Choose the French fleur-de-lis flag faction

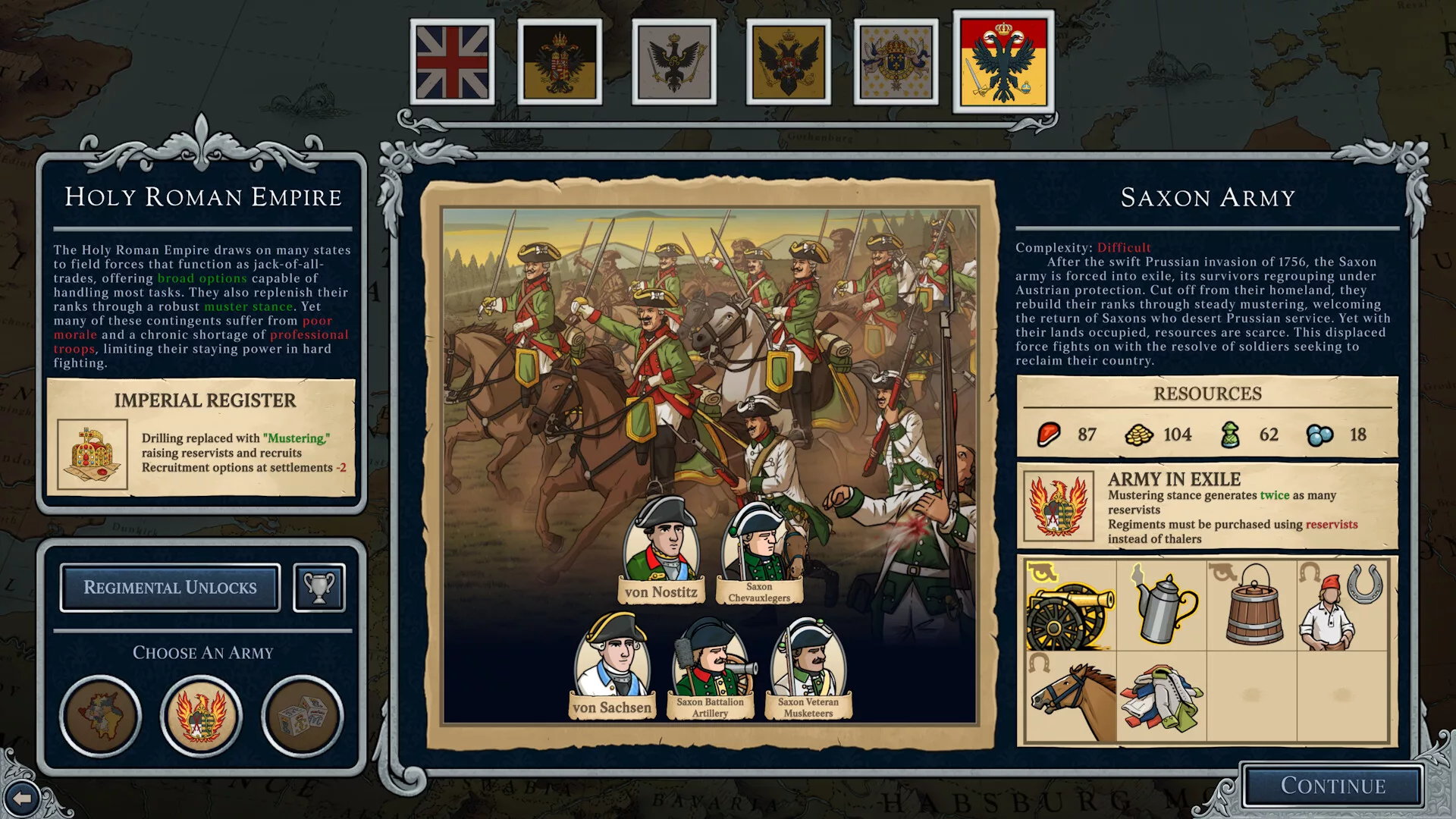click(896, 61)
